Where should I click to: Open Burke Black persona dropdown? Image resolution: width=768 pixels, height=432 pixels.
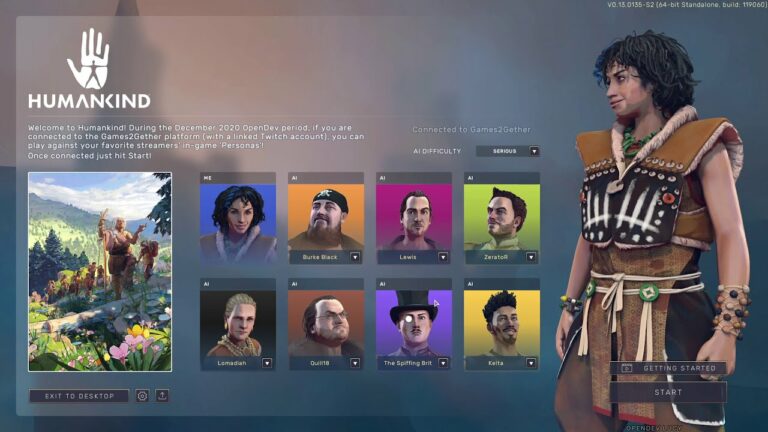point(355,257)
